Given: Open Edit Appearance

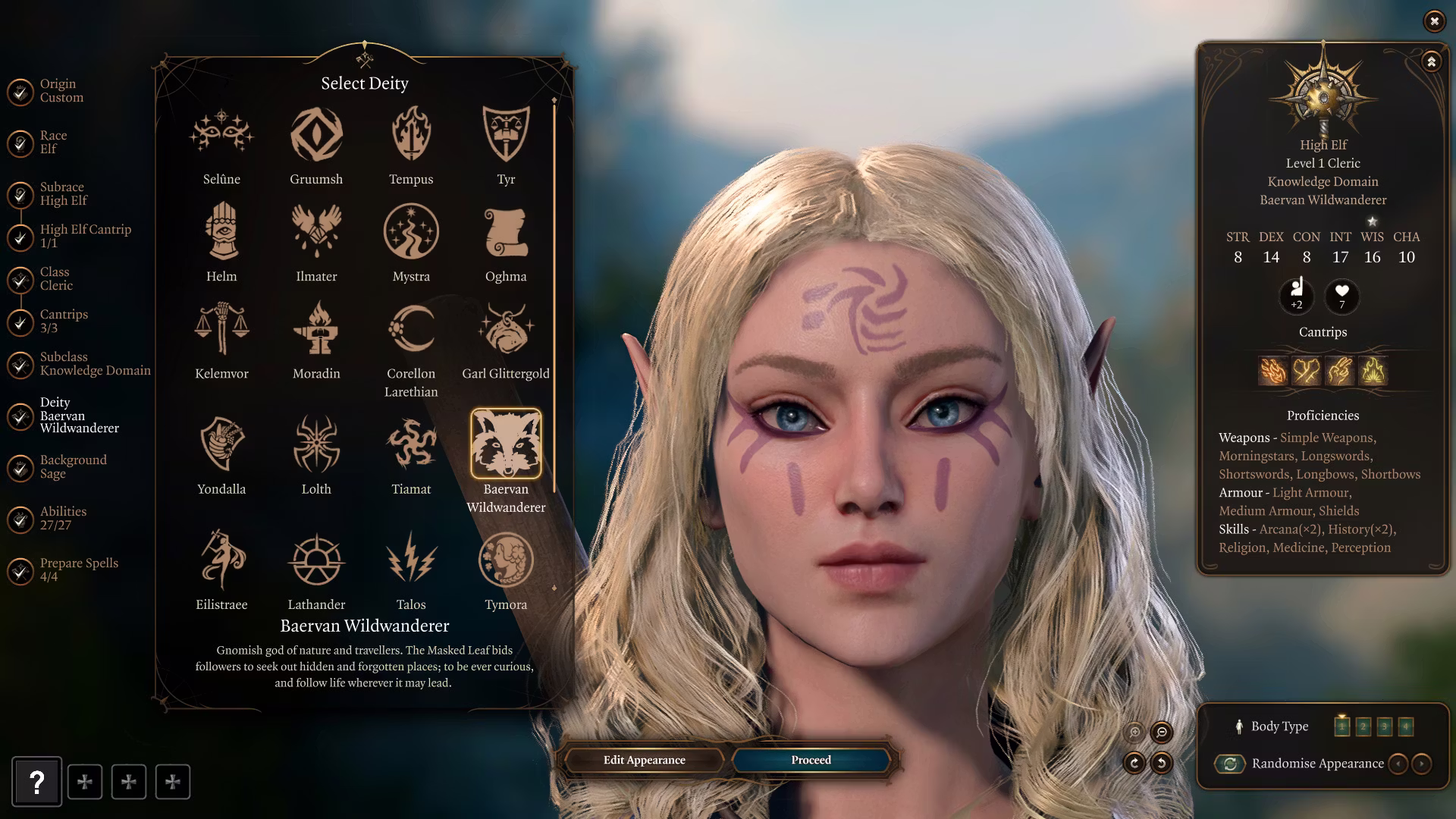Looking at the screenshot, I should 644,760.
